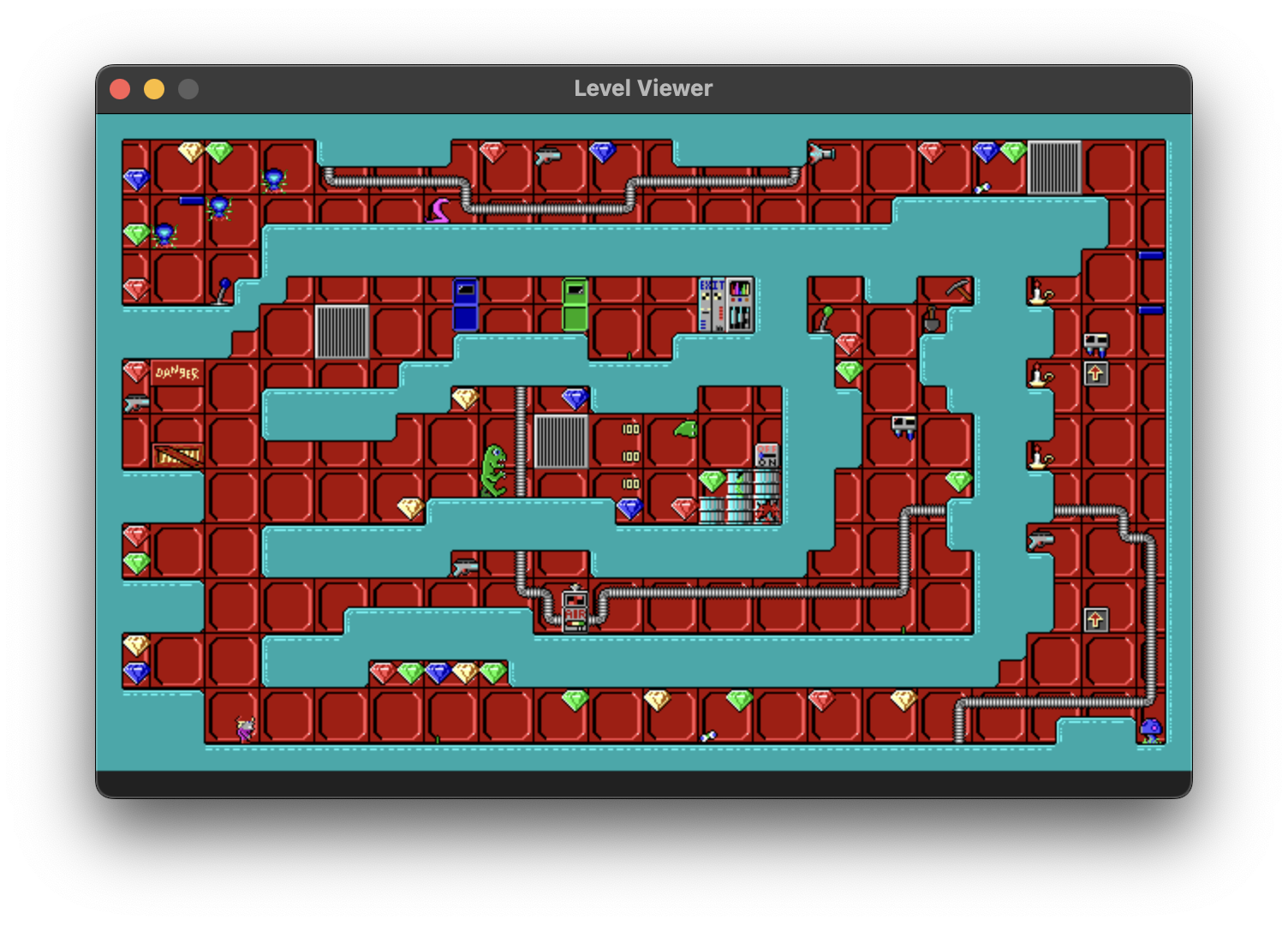Click the blue spider in the top-left room
This screenshot has width=1288, height=925.
click(274, 180)
